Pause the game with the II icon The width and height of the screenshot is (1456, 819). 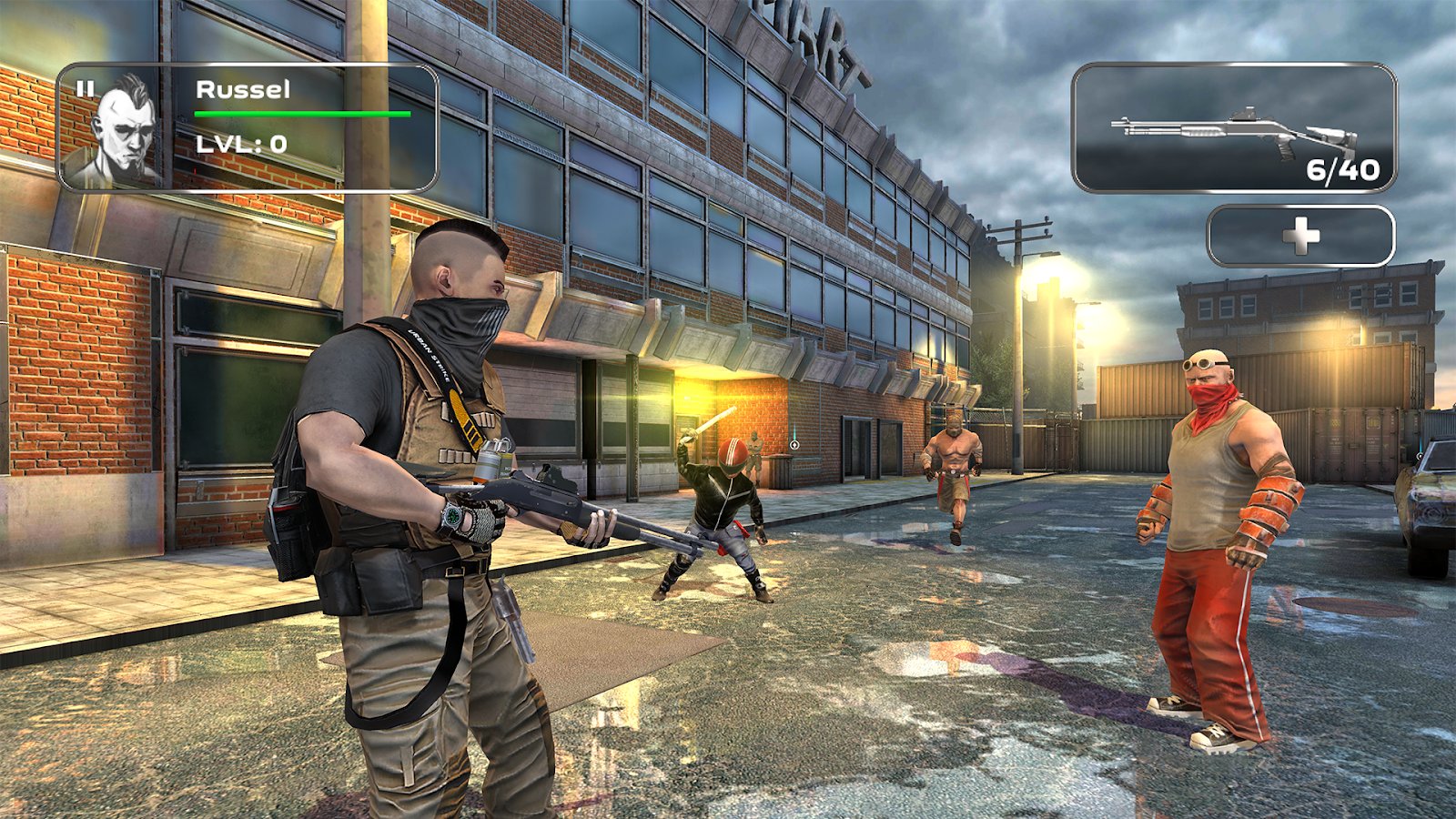86,88
